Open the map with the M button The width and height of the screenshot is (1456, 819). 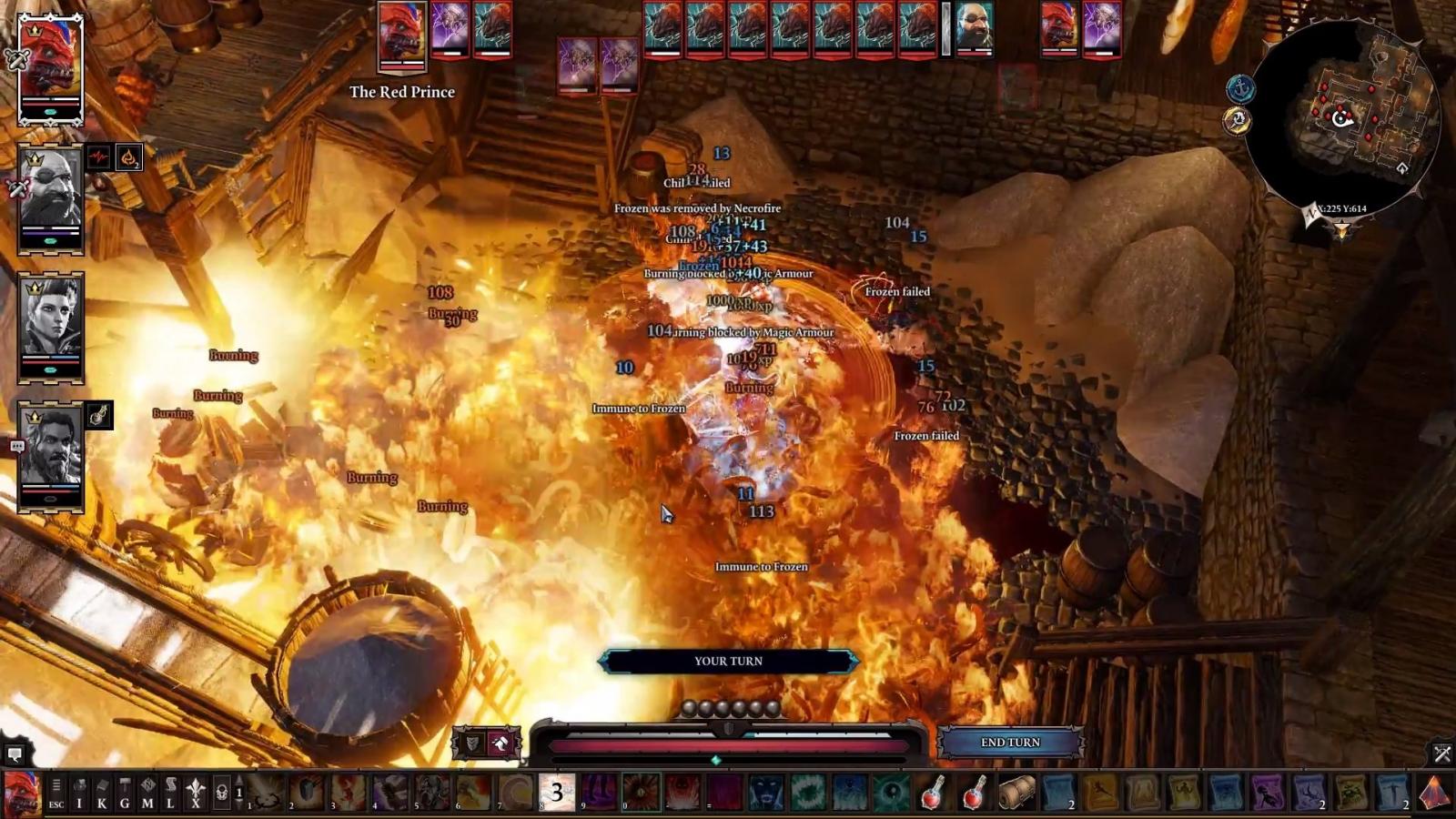coord(147,794)
